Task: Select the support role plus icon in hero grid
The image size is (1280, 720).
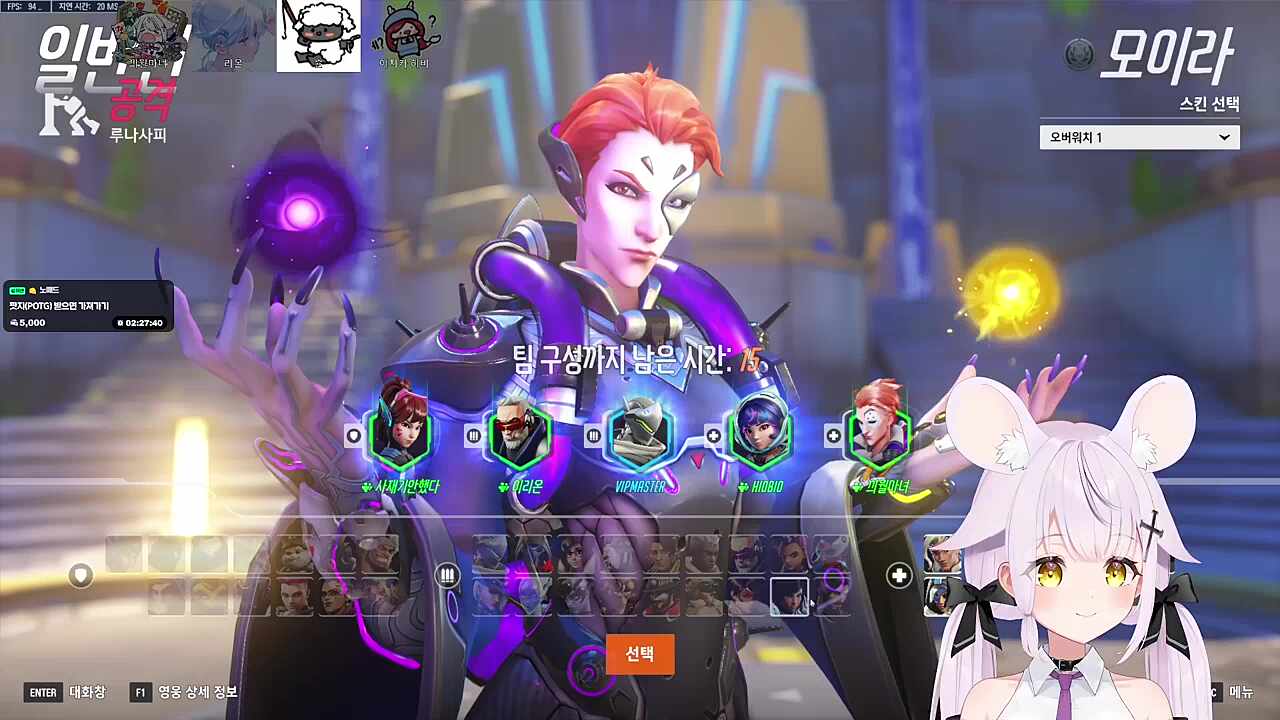Action: click(897, 576)
